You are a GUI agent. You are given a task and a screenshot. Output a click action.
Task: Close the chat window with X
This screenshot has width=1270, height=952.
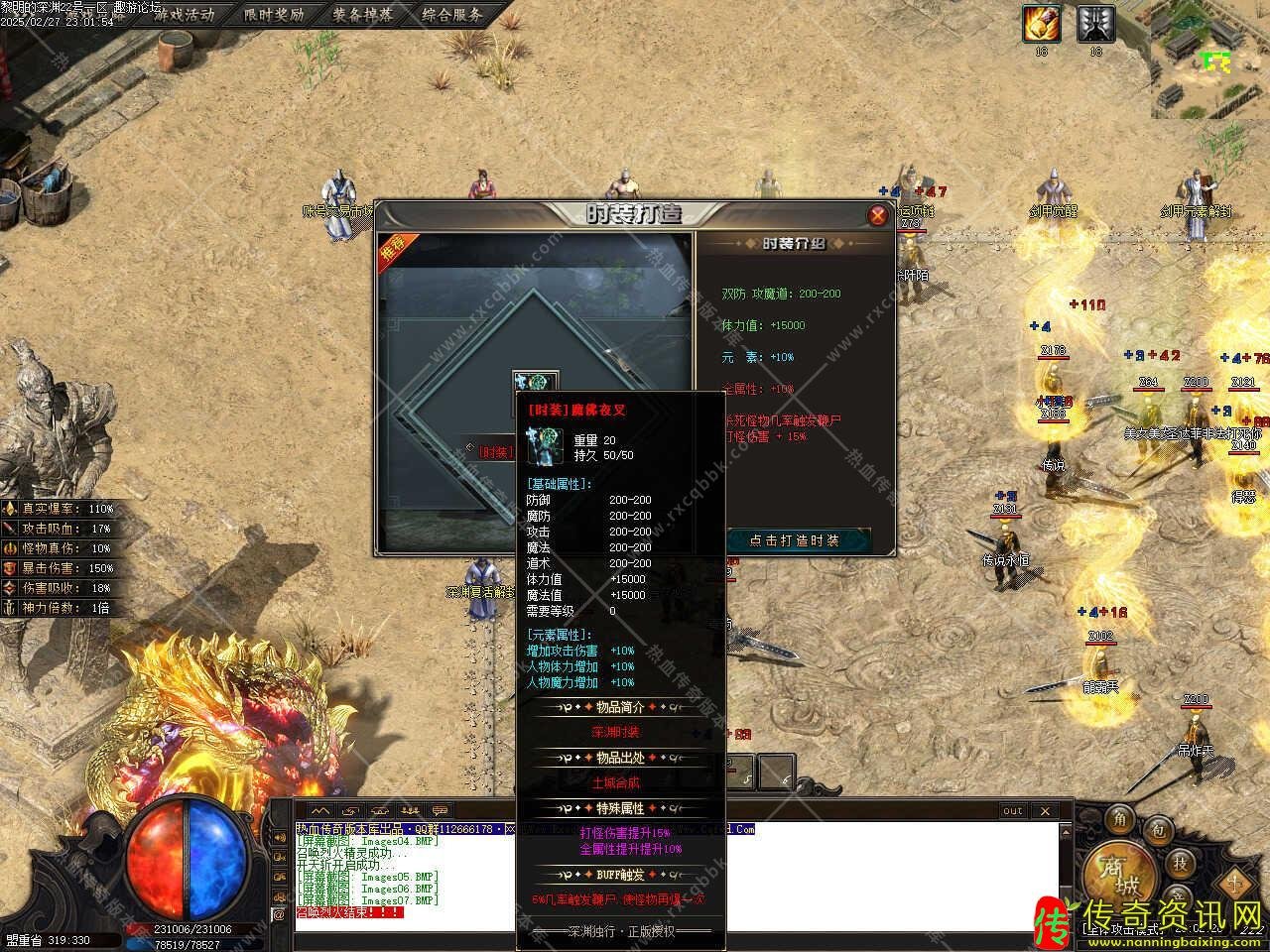point(1044,811)
